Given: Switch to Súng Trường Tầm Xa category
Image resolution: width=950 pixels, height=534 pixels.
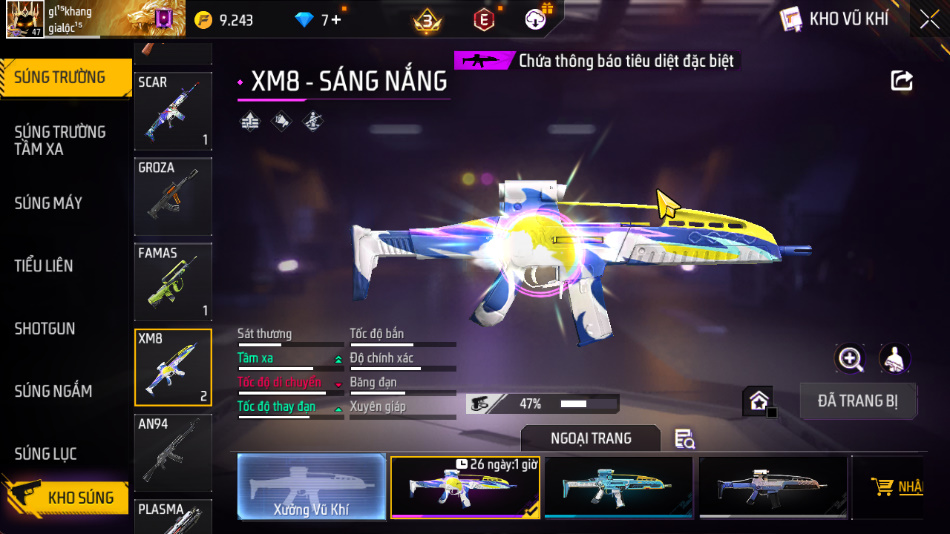Looking at the screenshot, I should click(60, 140).
